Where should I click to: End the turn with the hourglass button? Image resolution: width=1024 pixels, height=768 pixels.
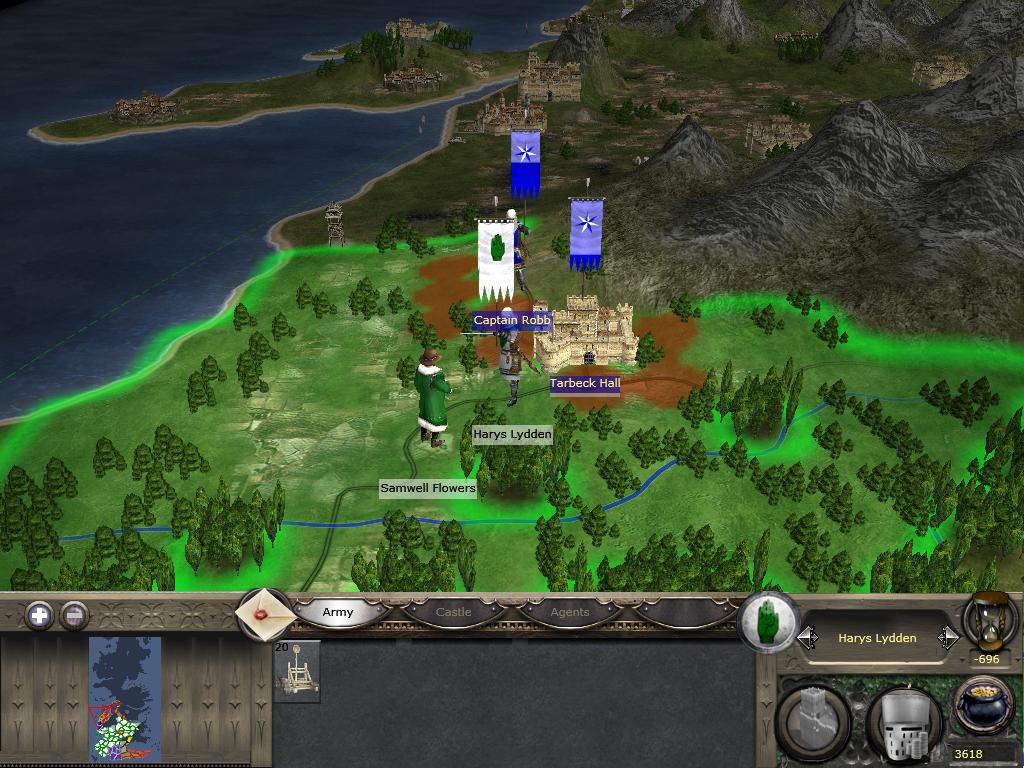pyautogui.click(x=989, y=620)
